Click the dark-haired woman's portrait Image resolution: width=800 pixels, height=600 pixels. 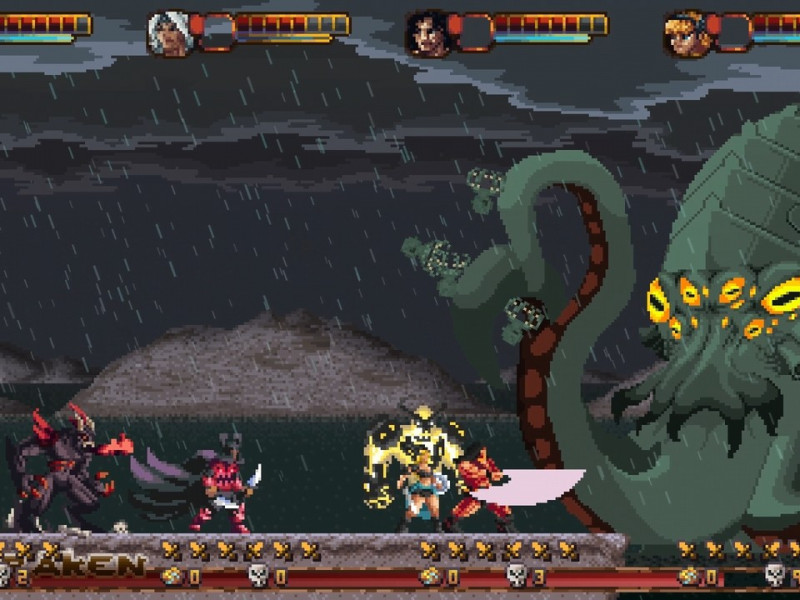tap(427, 32)
